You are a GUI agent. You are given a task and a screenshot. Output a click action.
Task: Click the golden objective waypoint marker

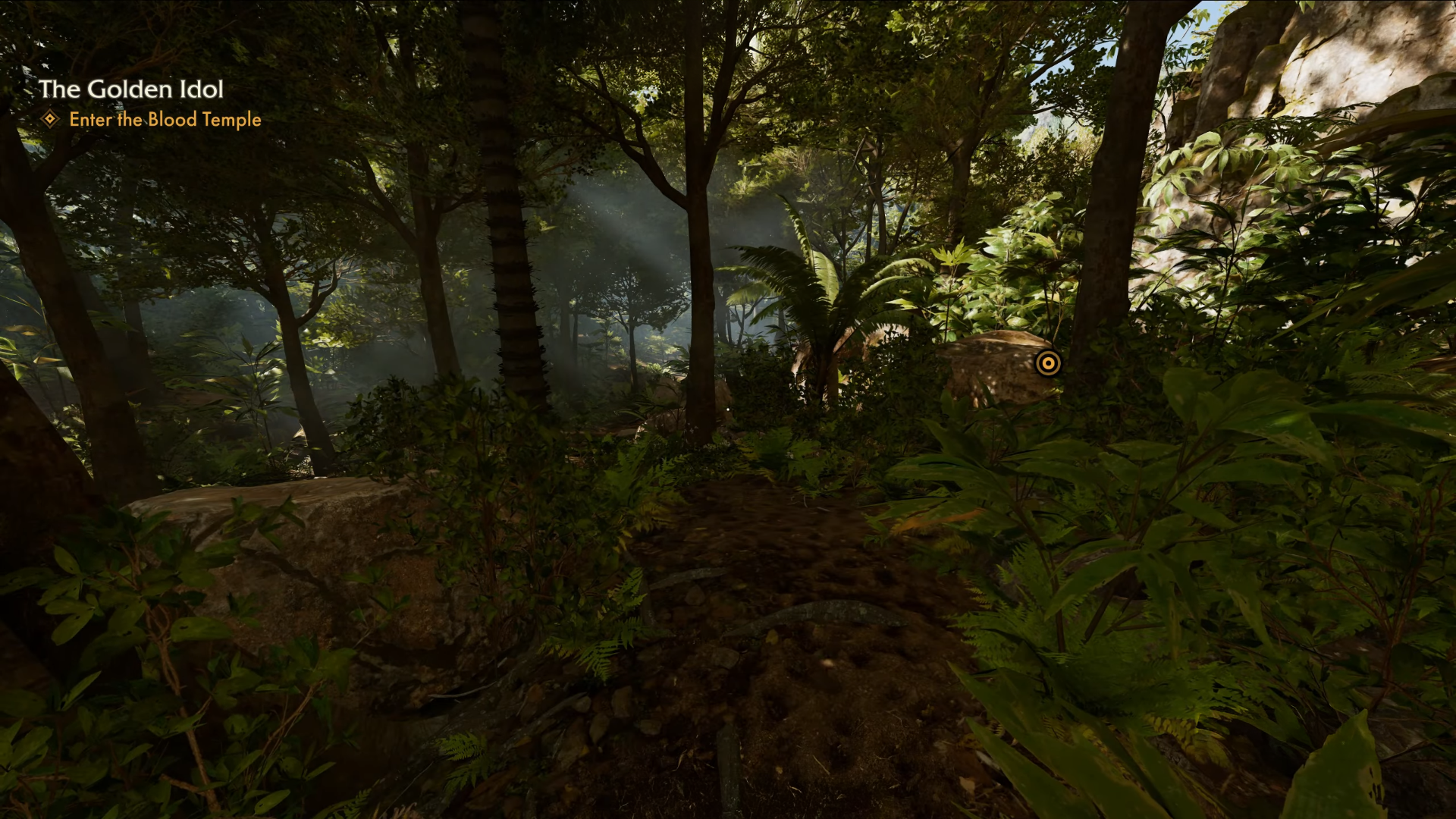point(1048,363)
